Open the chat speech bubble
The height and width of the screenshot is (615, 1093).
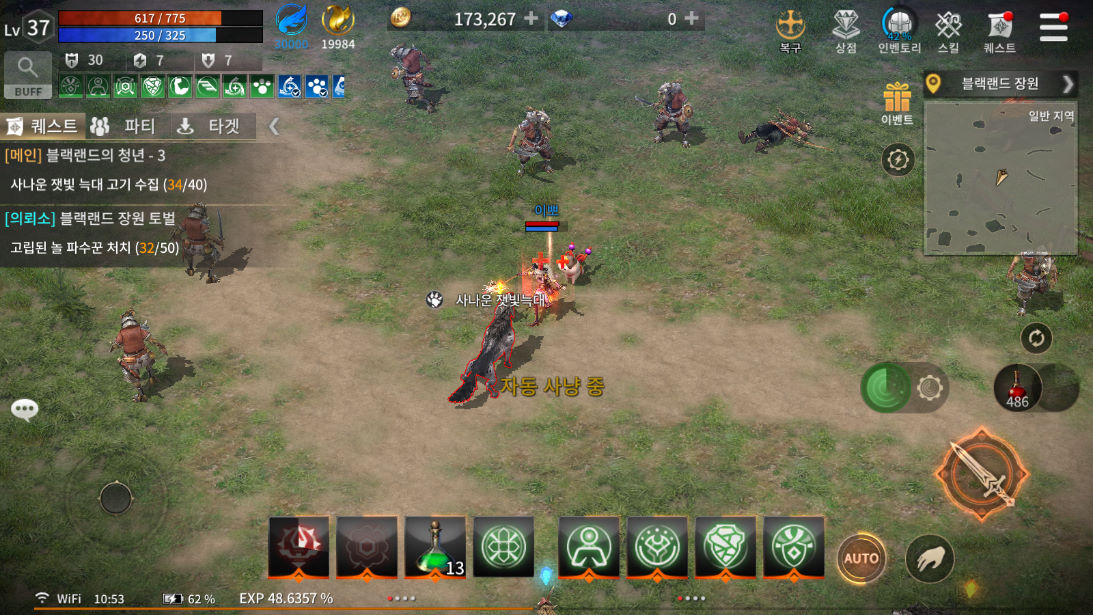click(25, 408)
